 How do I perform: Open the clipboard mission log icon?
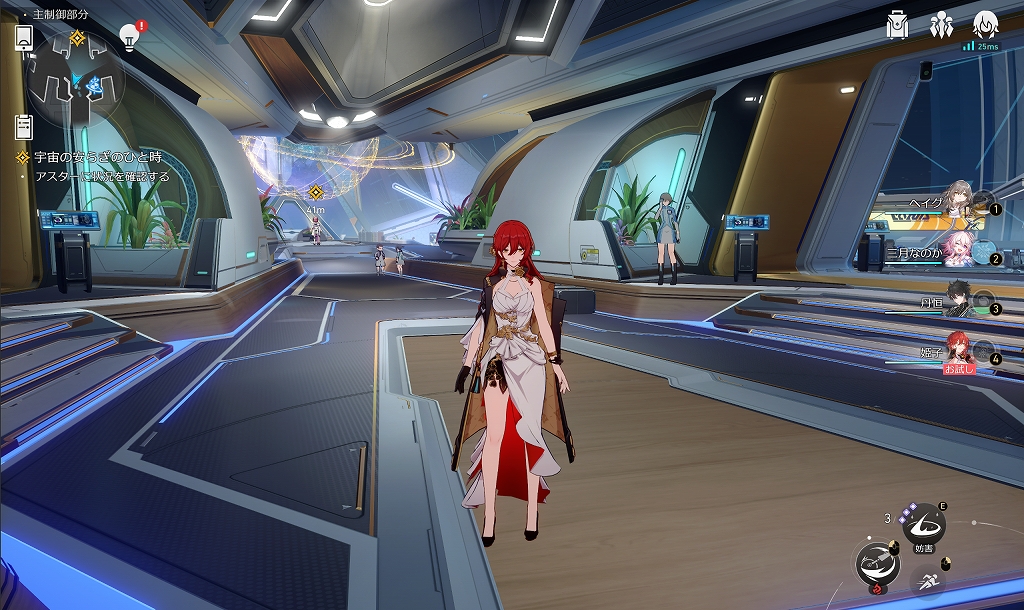[x=24, y=127]
